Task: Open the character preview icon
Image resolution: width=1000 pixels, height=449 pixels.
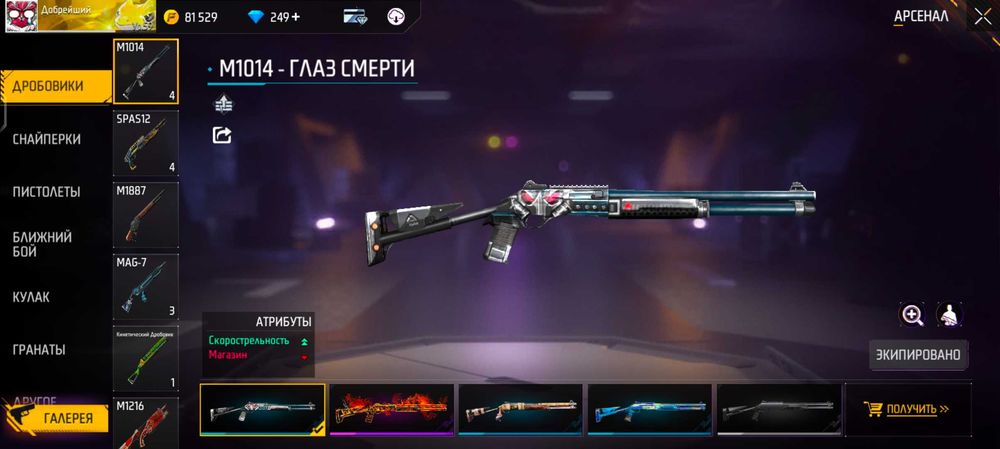Action: [949, 315]
